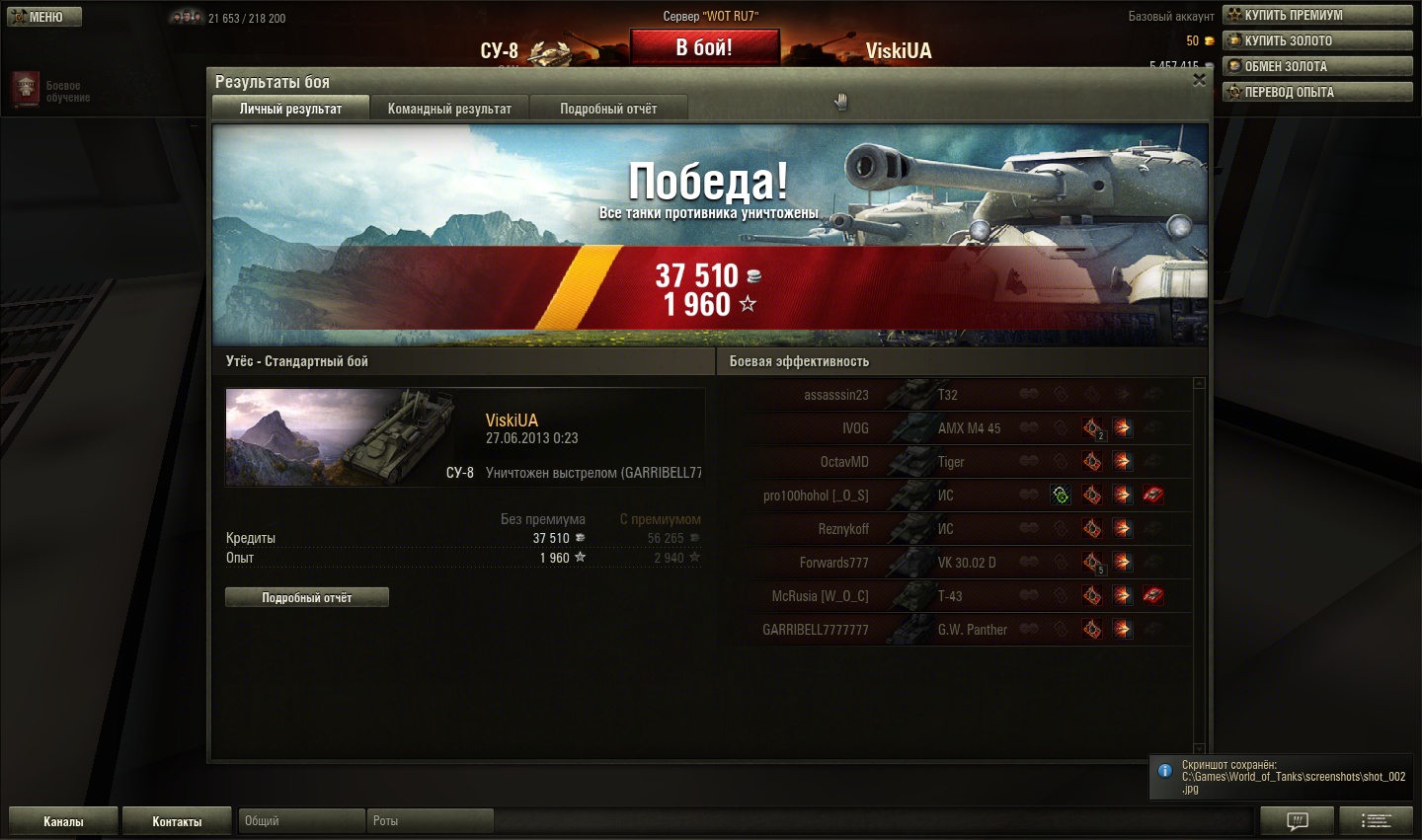Select pro100hohol's ИС row
The height and width of the screenshot is (840, 1422).
[x=889, y=496]
